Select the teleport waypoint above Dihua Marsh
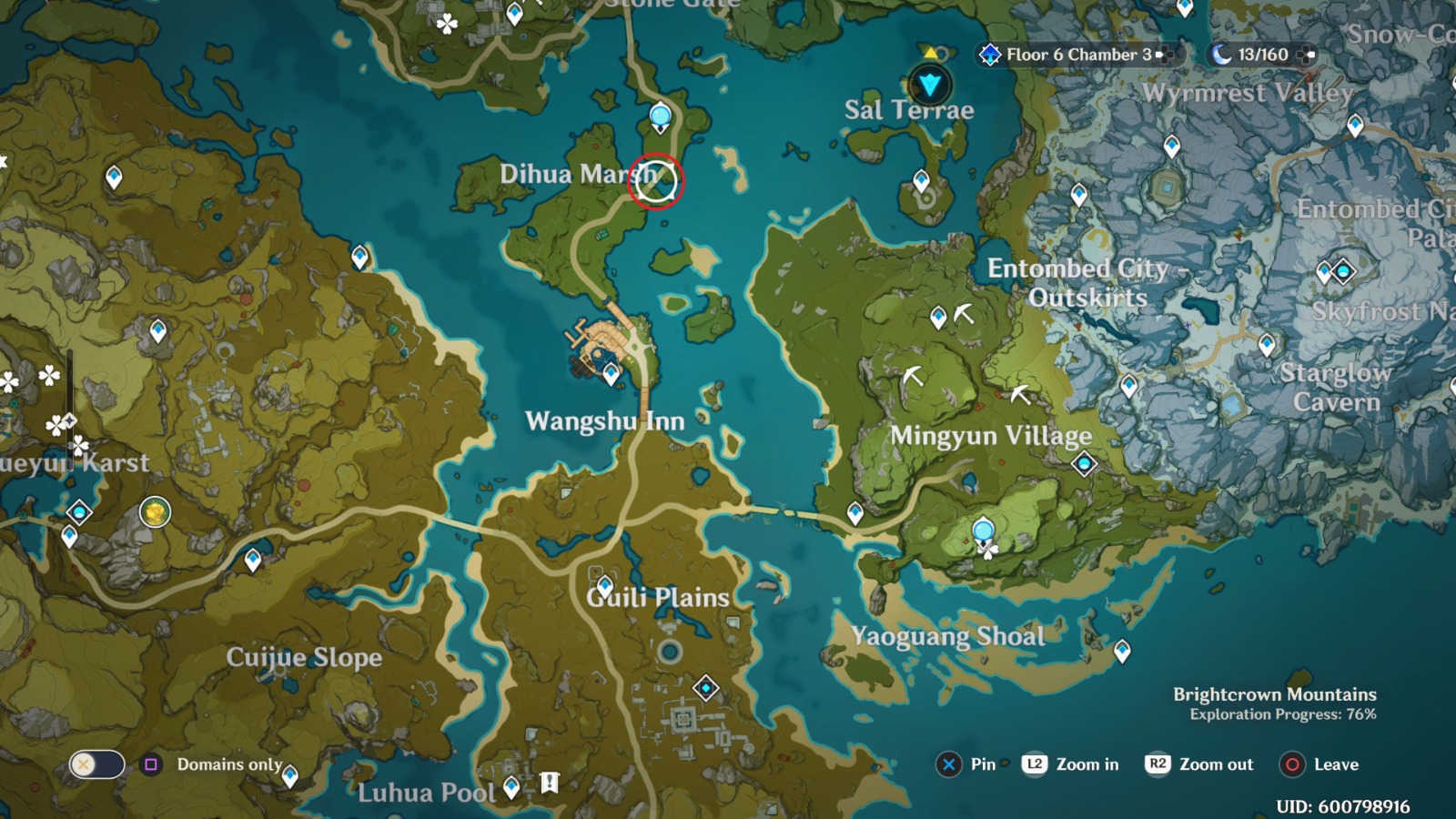The width and height of the screenshot is (1456, 819). [659, 116]
